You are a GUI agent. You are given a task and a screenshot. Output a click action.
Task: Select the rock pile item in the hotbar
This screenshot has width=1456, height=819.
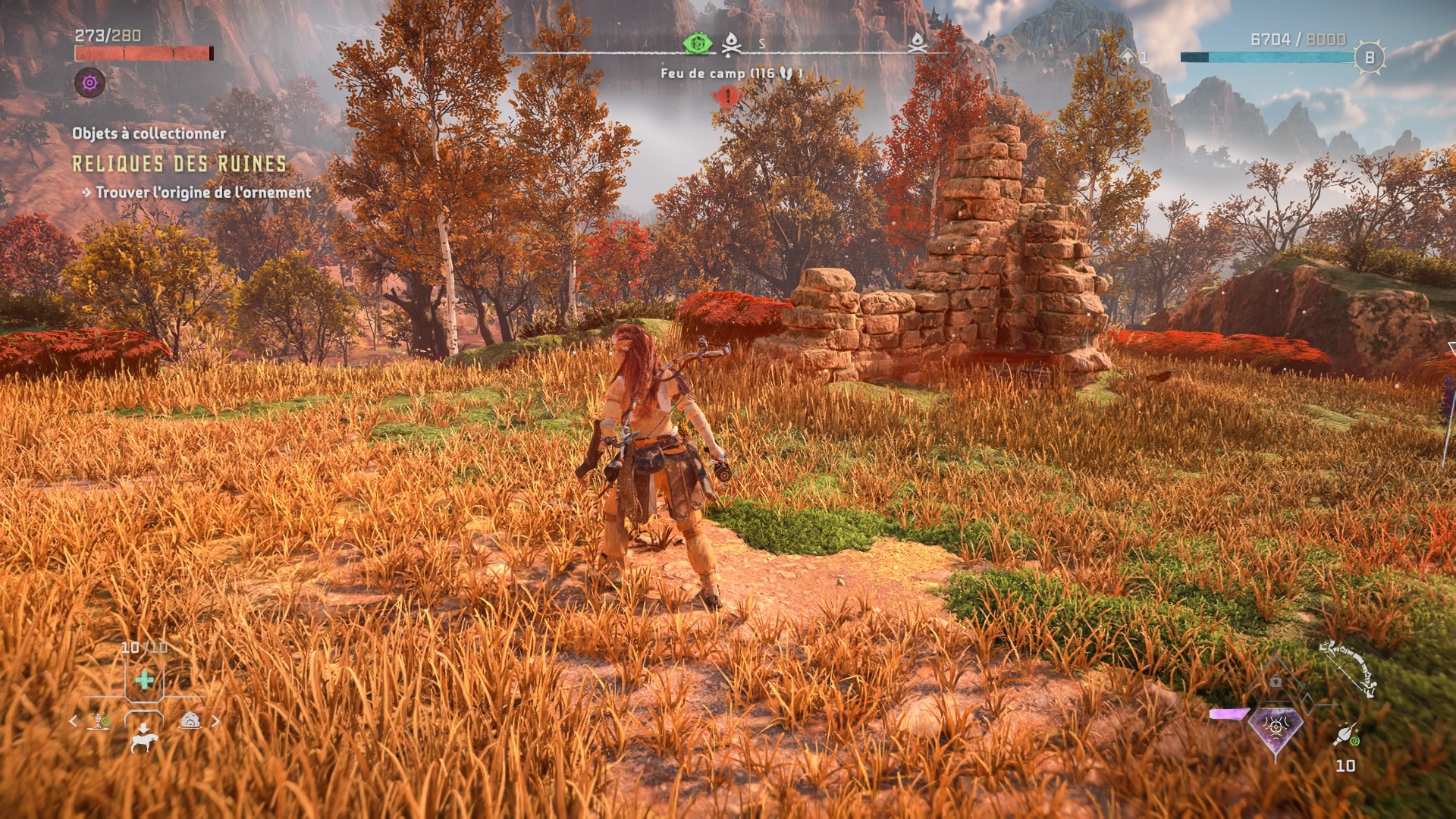[190, 721]
